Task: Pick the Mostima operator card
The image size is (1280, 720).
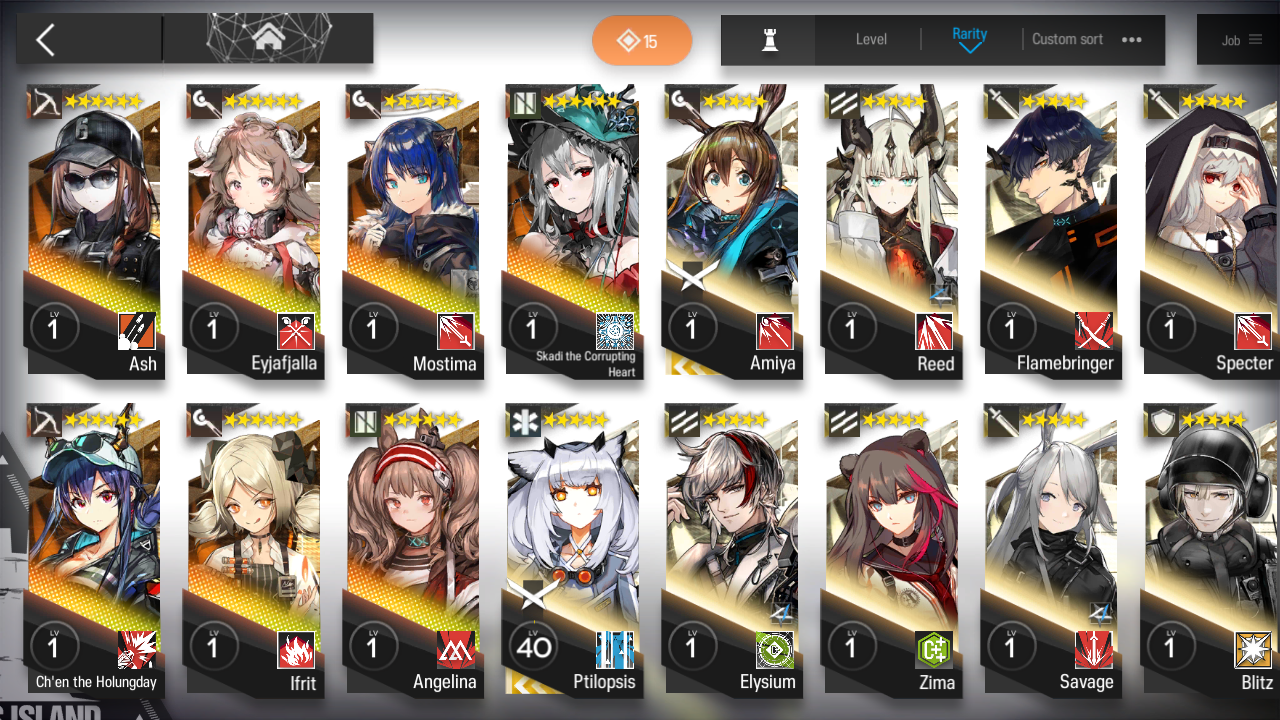Action: pos(413,230)
